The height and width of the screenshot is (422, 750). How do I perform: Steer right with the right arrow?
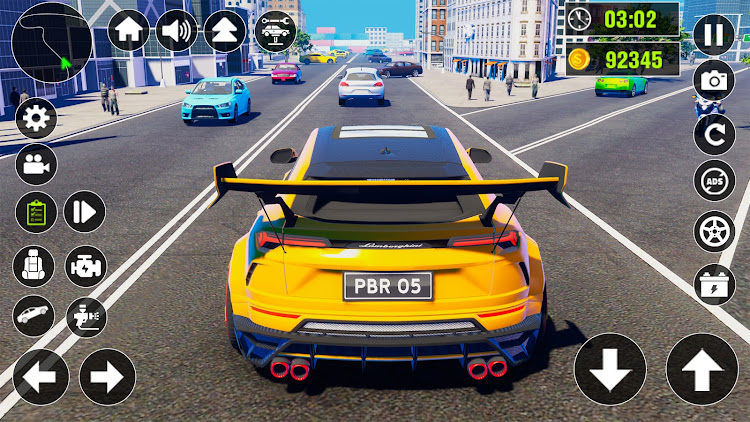coord(107,377)
